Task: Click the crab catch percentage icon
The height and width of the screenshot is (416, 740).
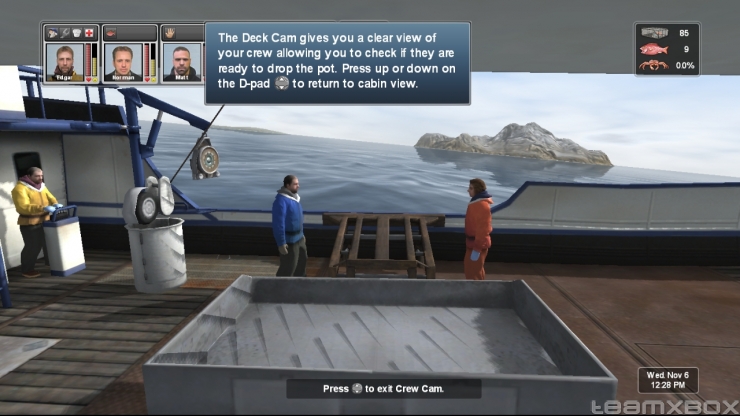Action: tap(653, 65)
